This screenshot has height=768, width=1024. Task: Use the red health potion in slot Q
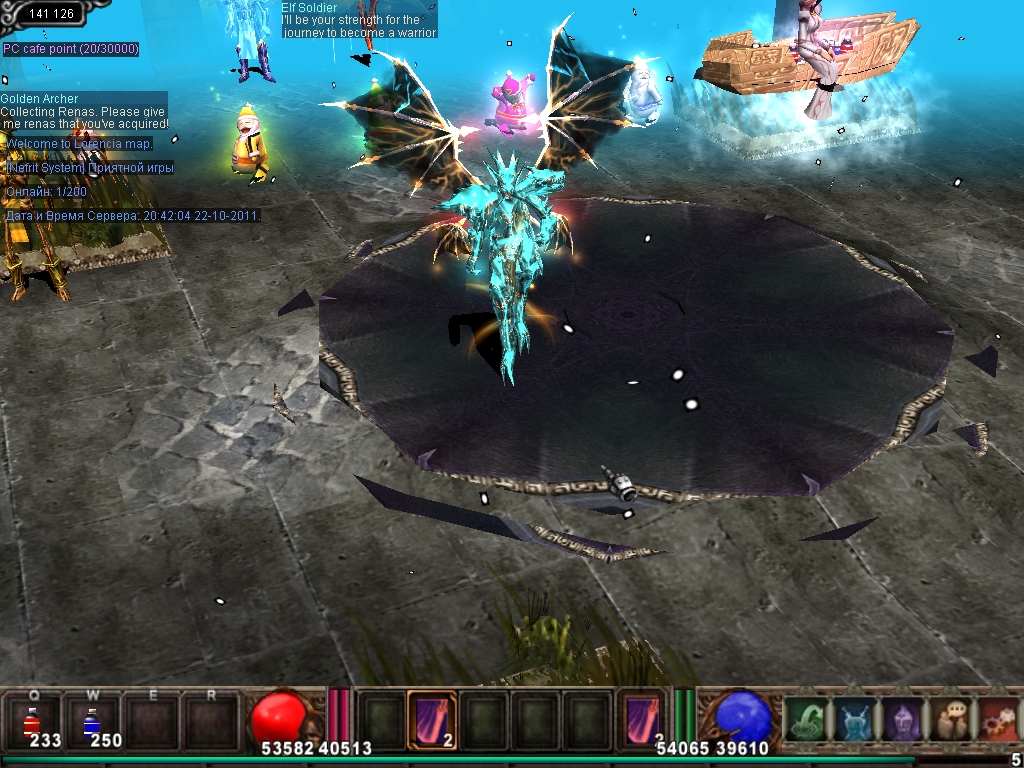(32, 721)
